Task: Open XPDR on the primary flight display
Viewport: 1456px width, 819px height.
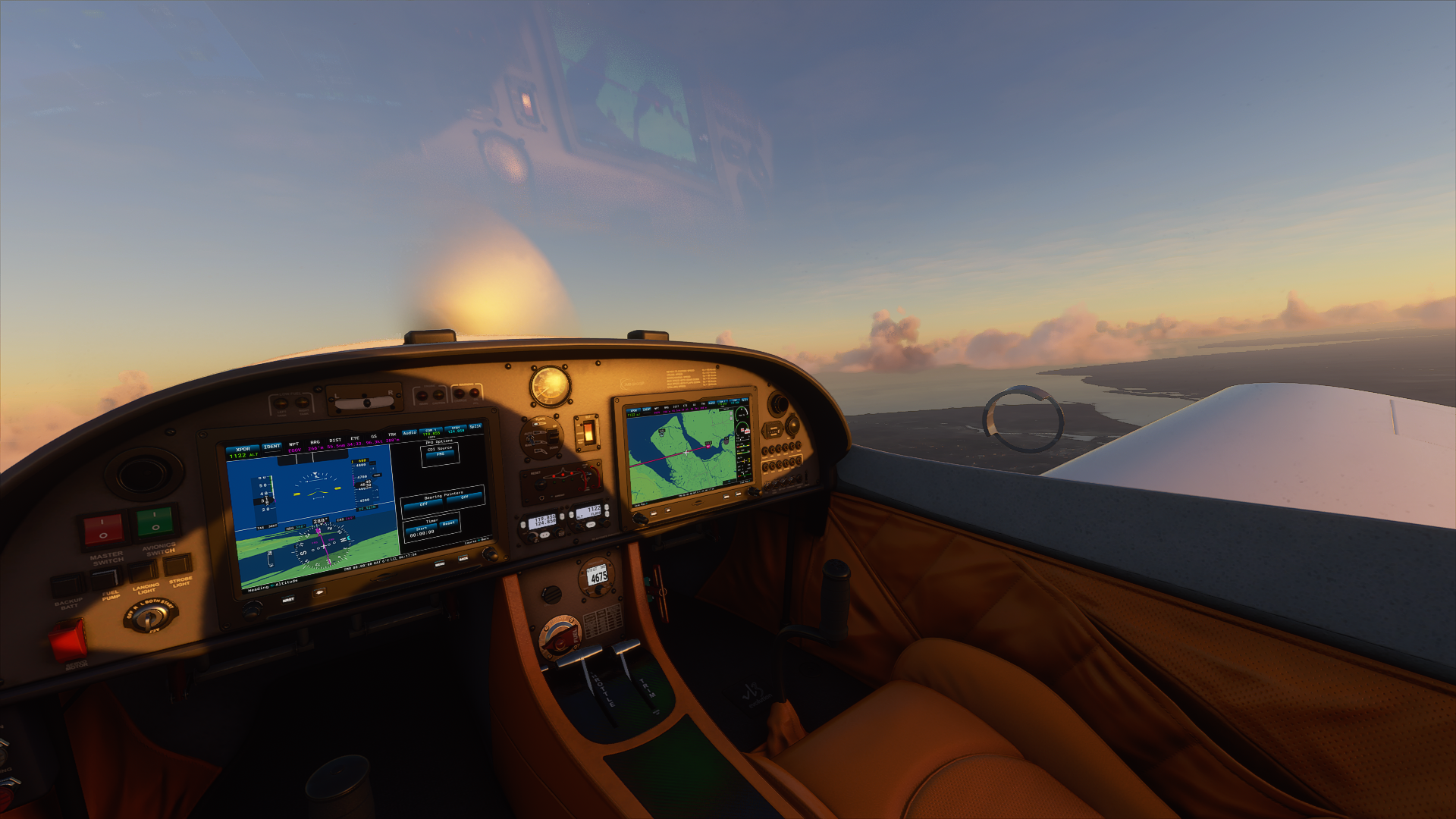Action: [x=243, y=449]
